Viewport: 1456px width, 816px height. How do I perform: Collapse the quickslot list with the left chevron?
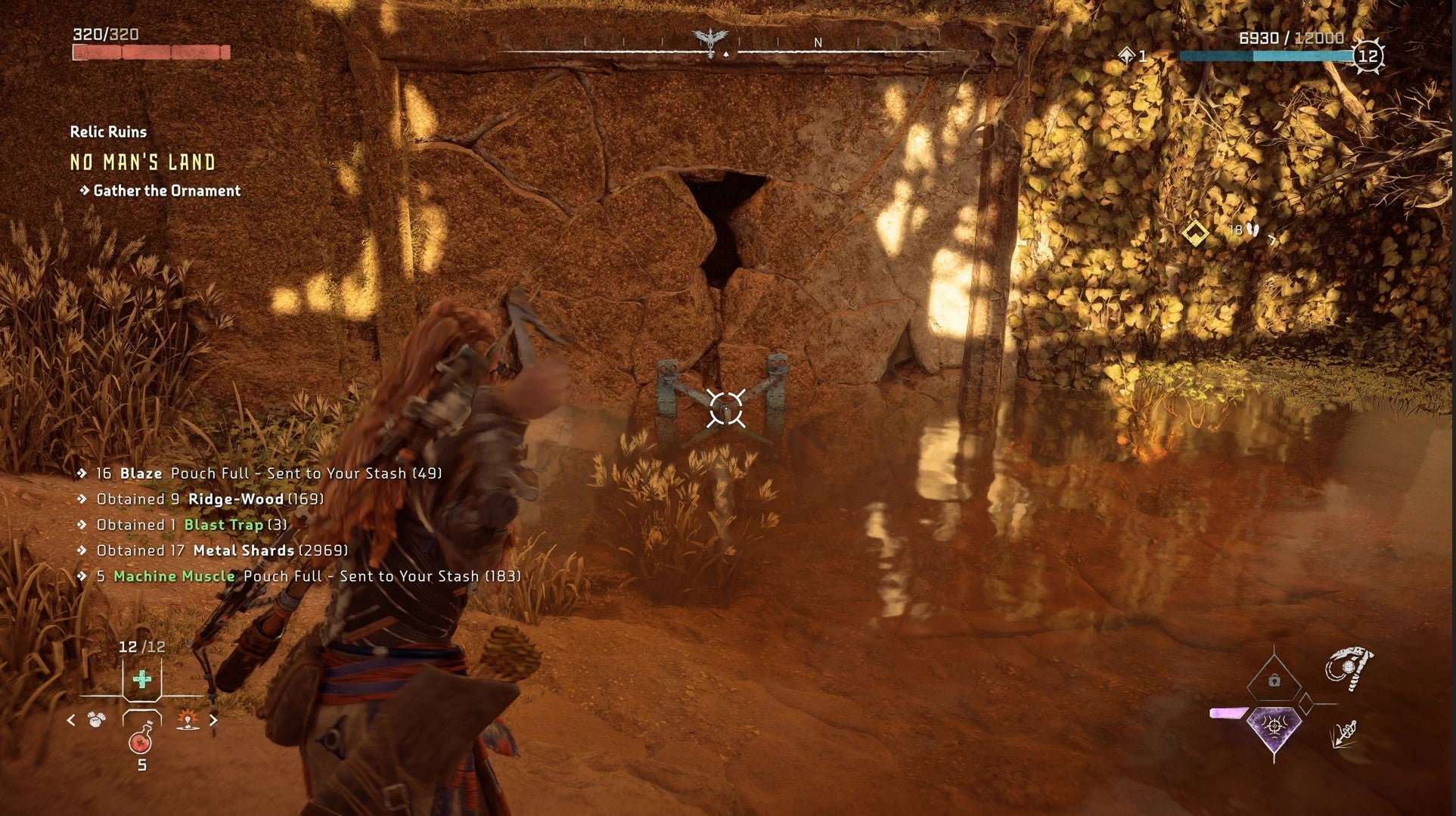click(x=72, y=721)
